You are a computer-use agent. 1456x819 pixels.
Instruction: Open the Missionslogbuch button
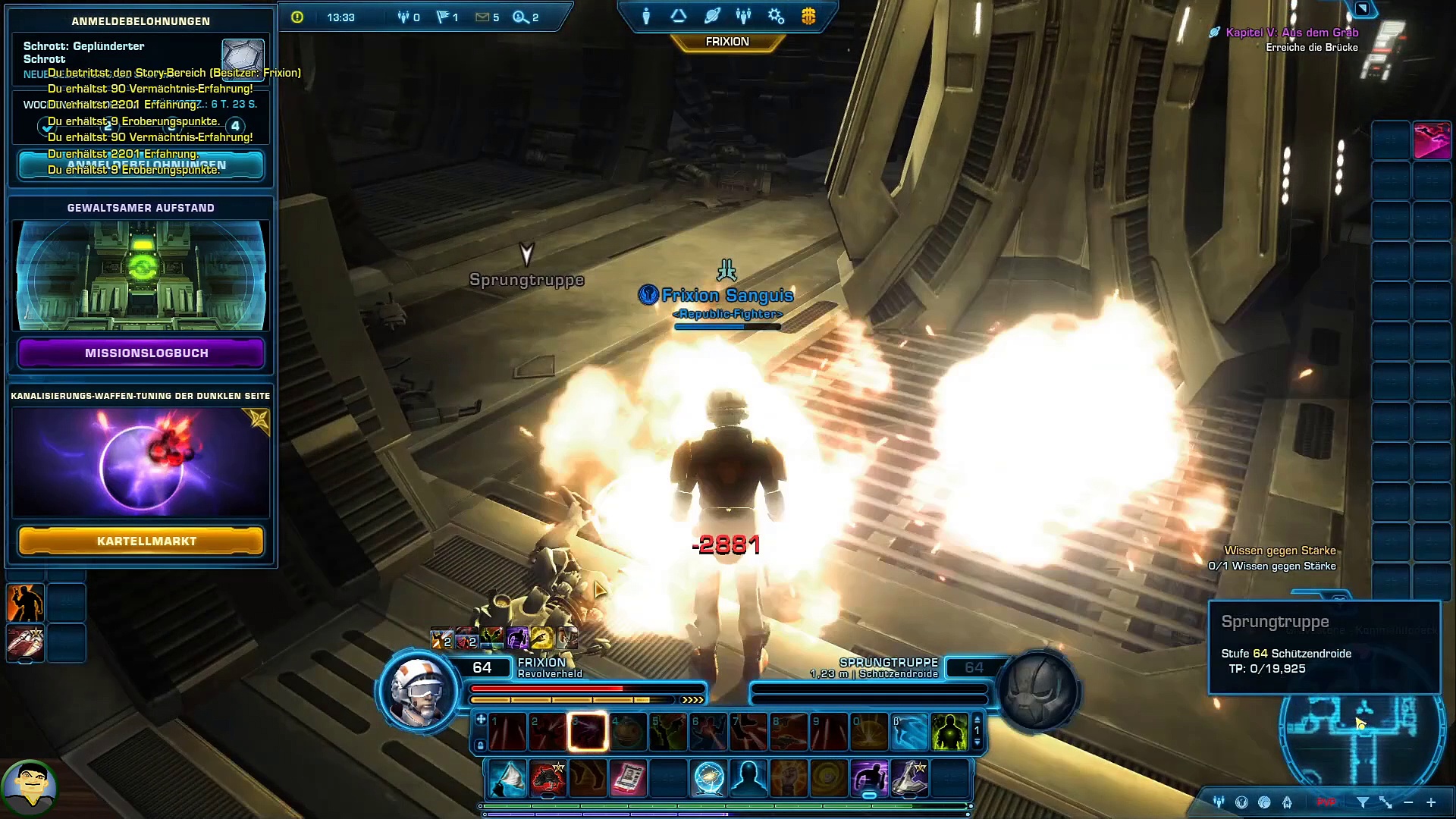point(141,353)
